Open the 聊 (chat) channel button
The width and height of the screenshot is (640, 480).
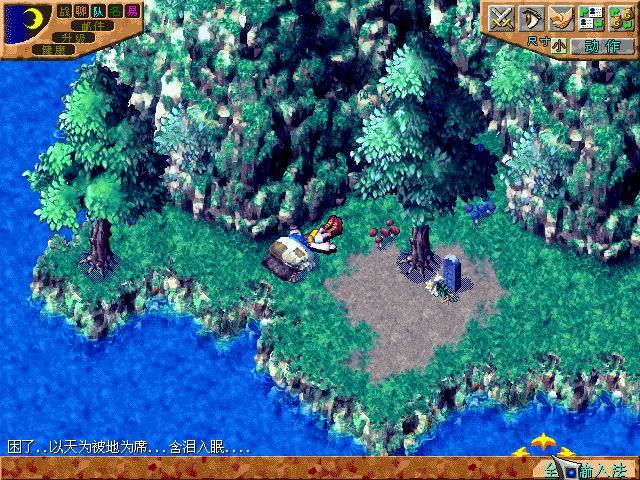point(82,10)
